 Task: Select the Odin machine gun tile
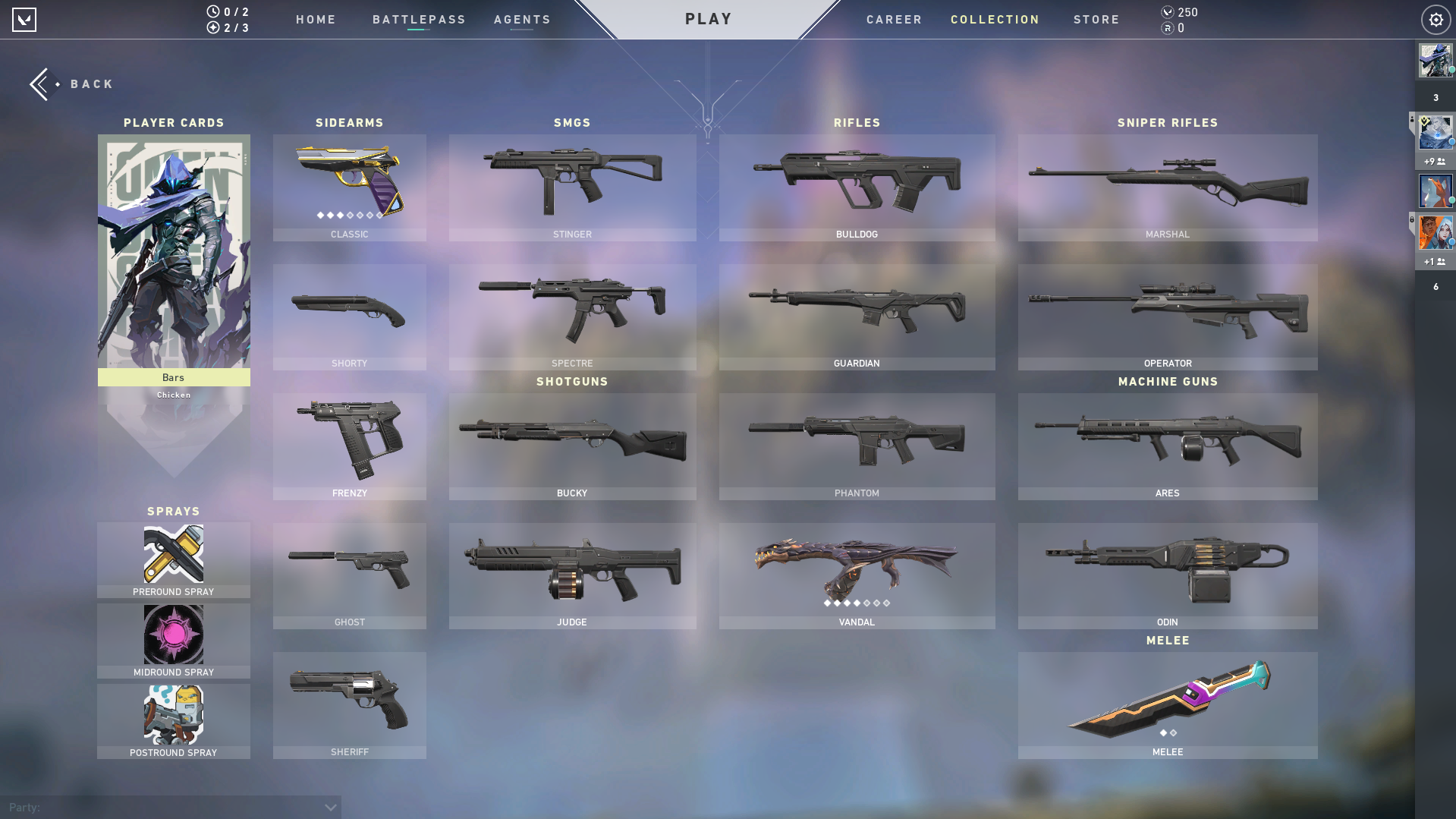pyautogui.click(x=1167, y=575)
